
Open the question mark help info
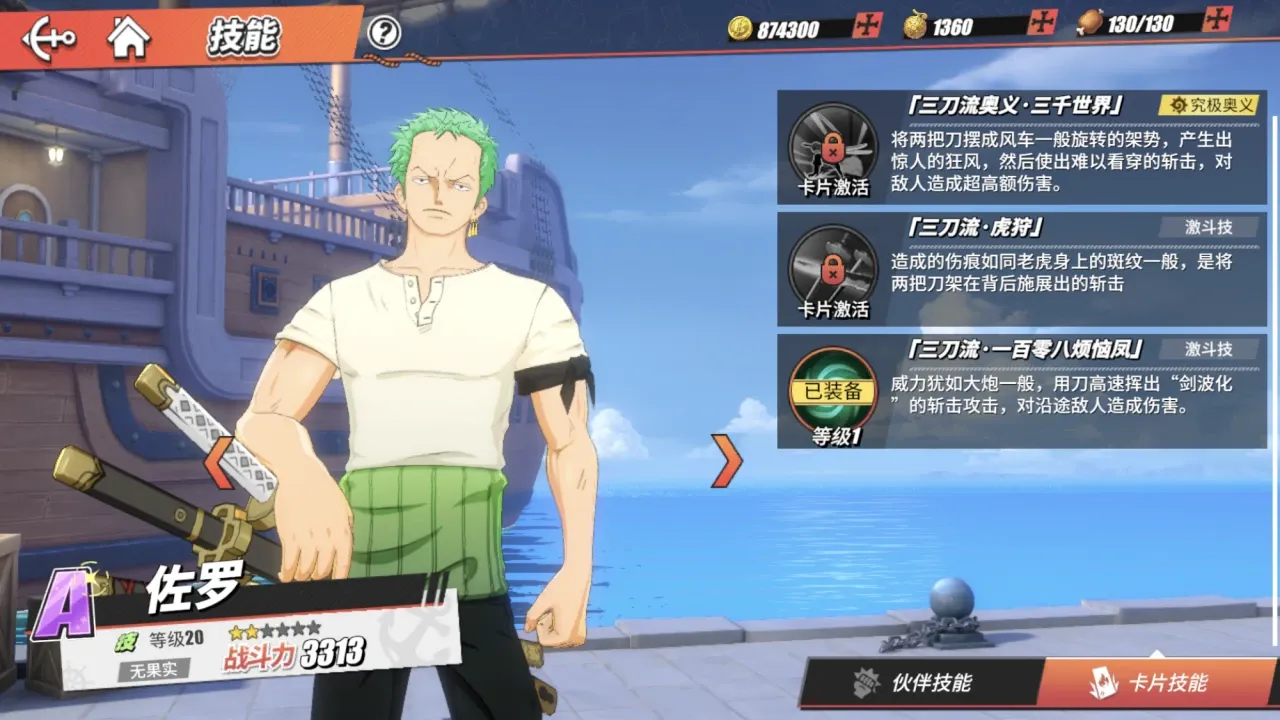tap(384, 33)
